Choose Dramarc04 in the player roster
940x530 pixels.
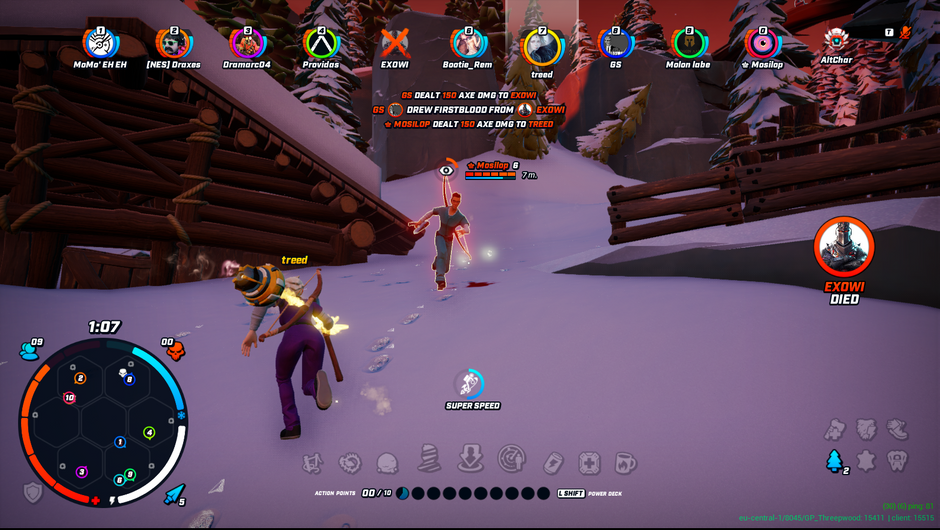[247, 43]
